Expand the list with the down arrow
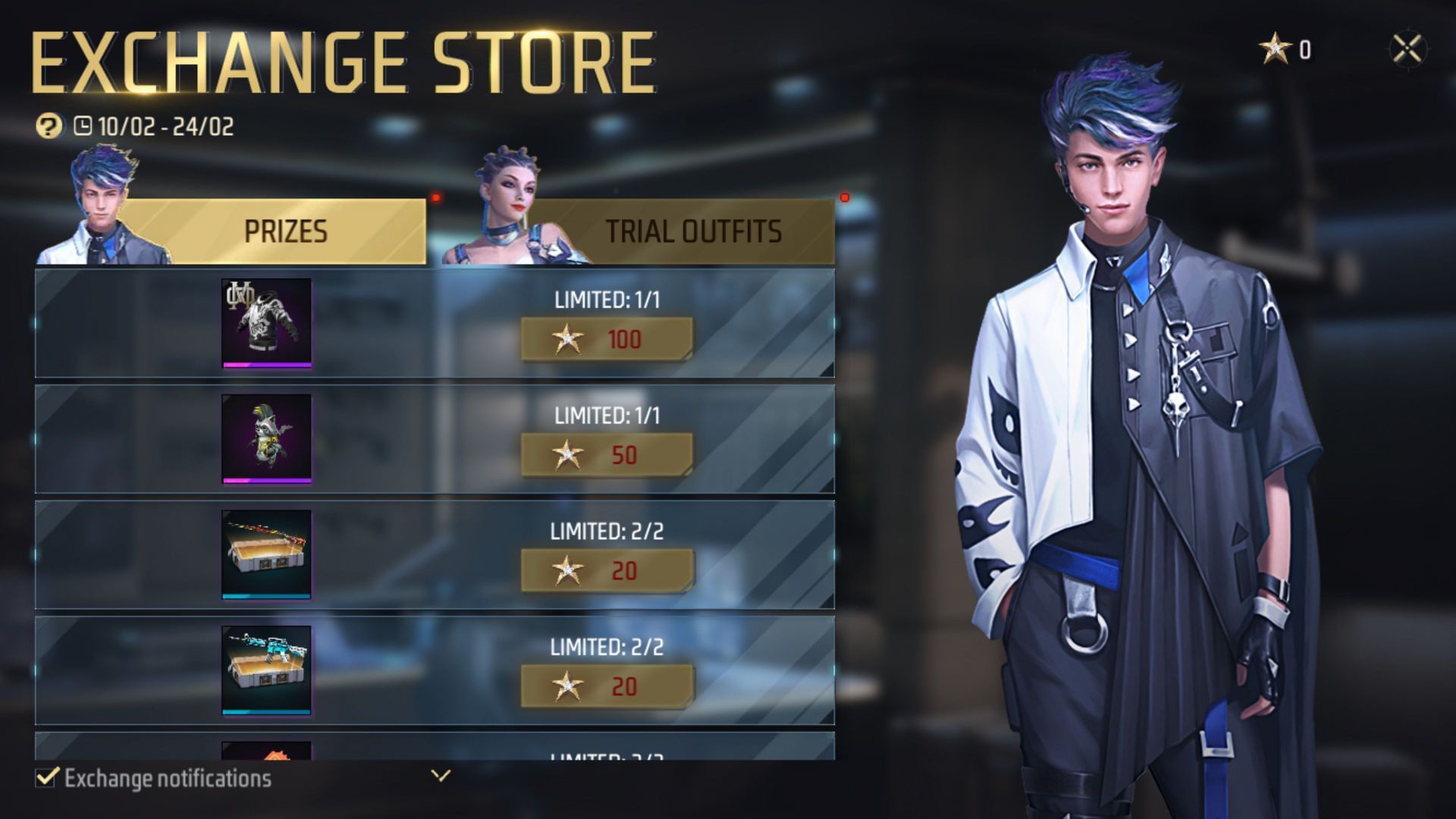 [441, 775]
